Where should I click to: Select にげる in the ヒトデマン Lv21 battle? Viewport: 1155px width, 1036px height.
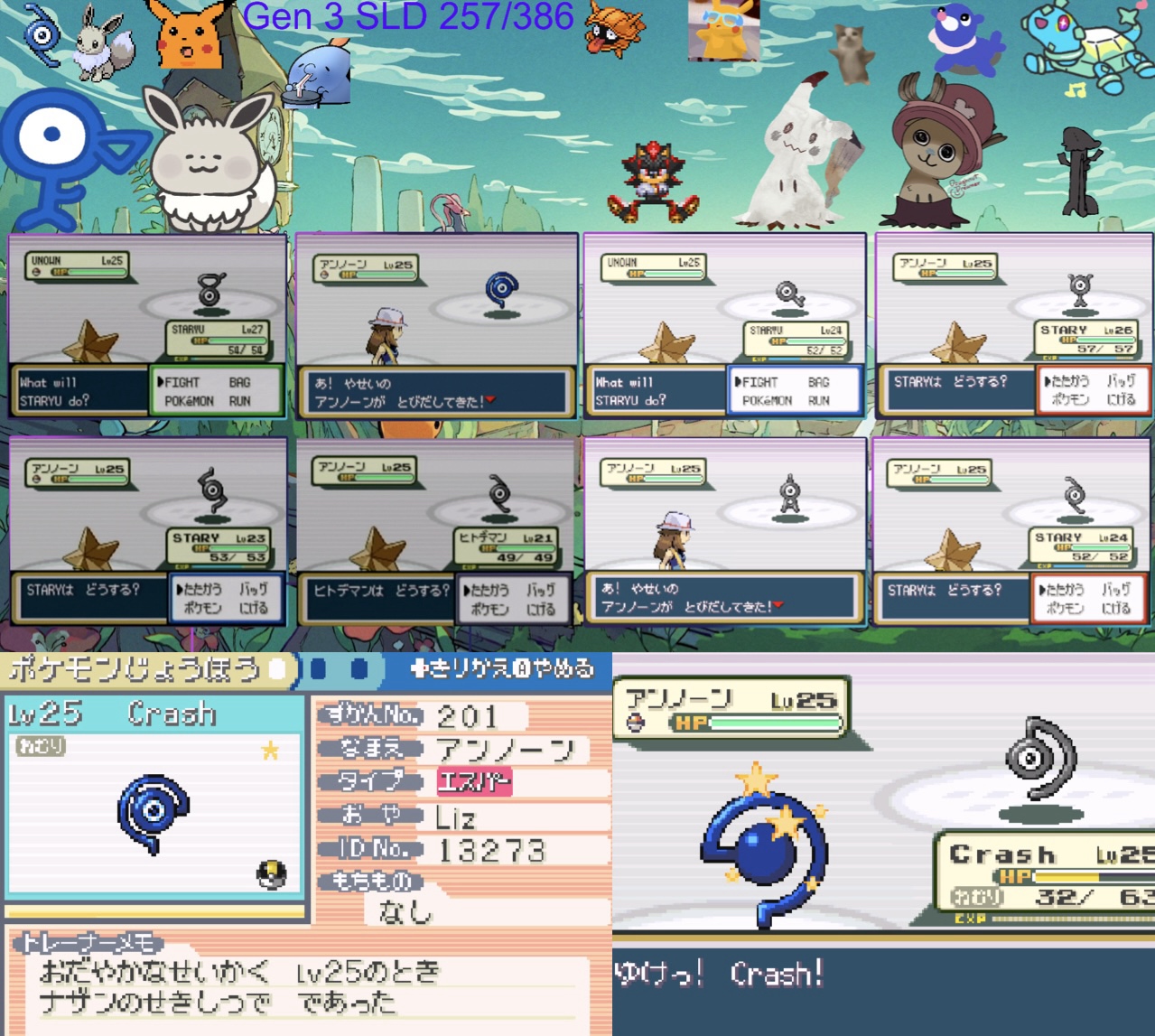[x=541, y=609]
